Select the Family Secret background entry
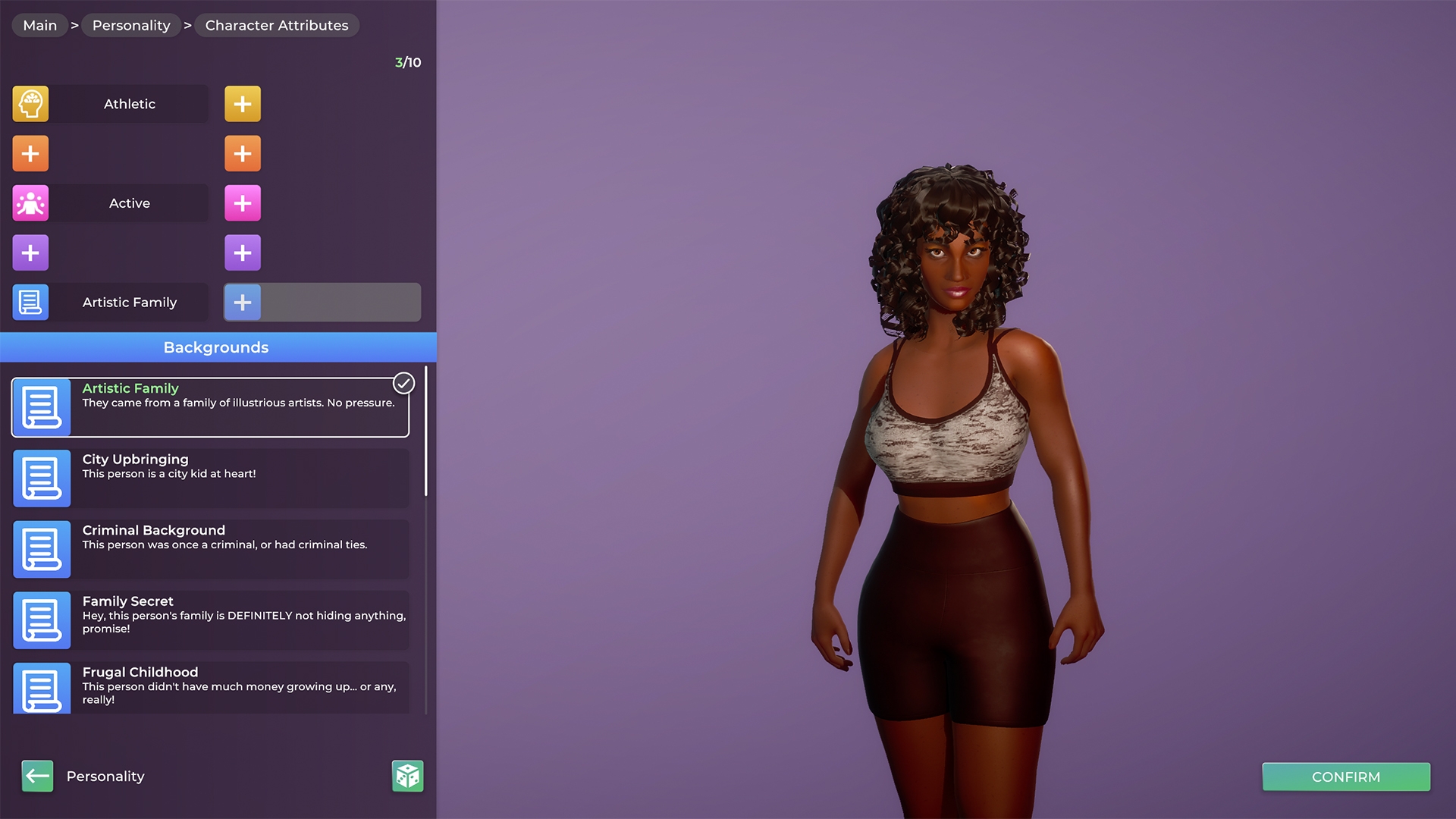Image resolution: width=1456 pixels, height=819 pixels. 209,620
